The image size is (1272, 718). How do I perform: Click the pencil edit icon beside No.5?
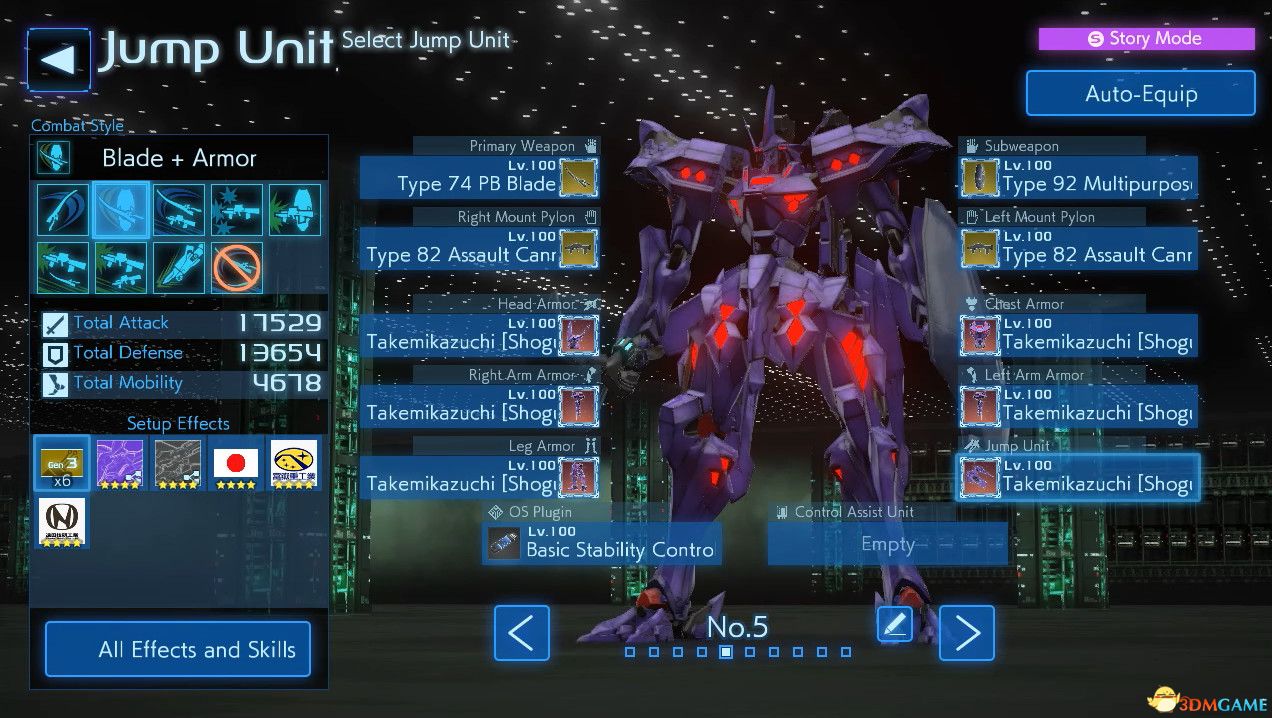(894, 624)
